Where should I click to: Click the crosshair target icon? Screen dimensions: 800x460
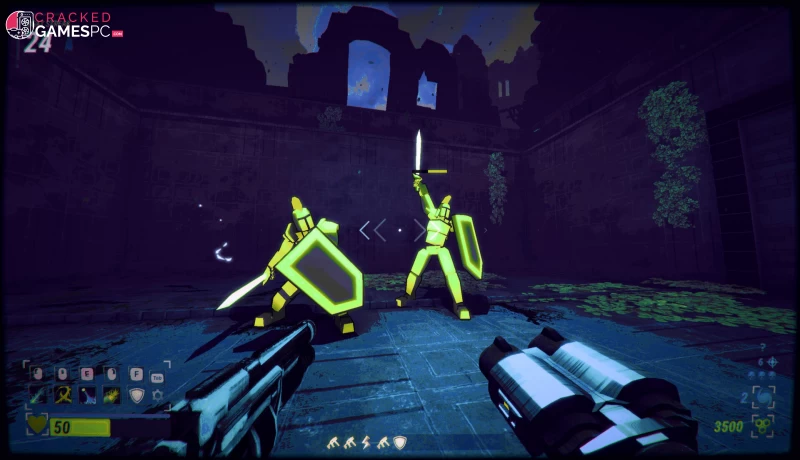770,362
